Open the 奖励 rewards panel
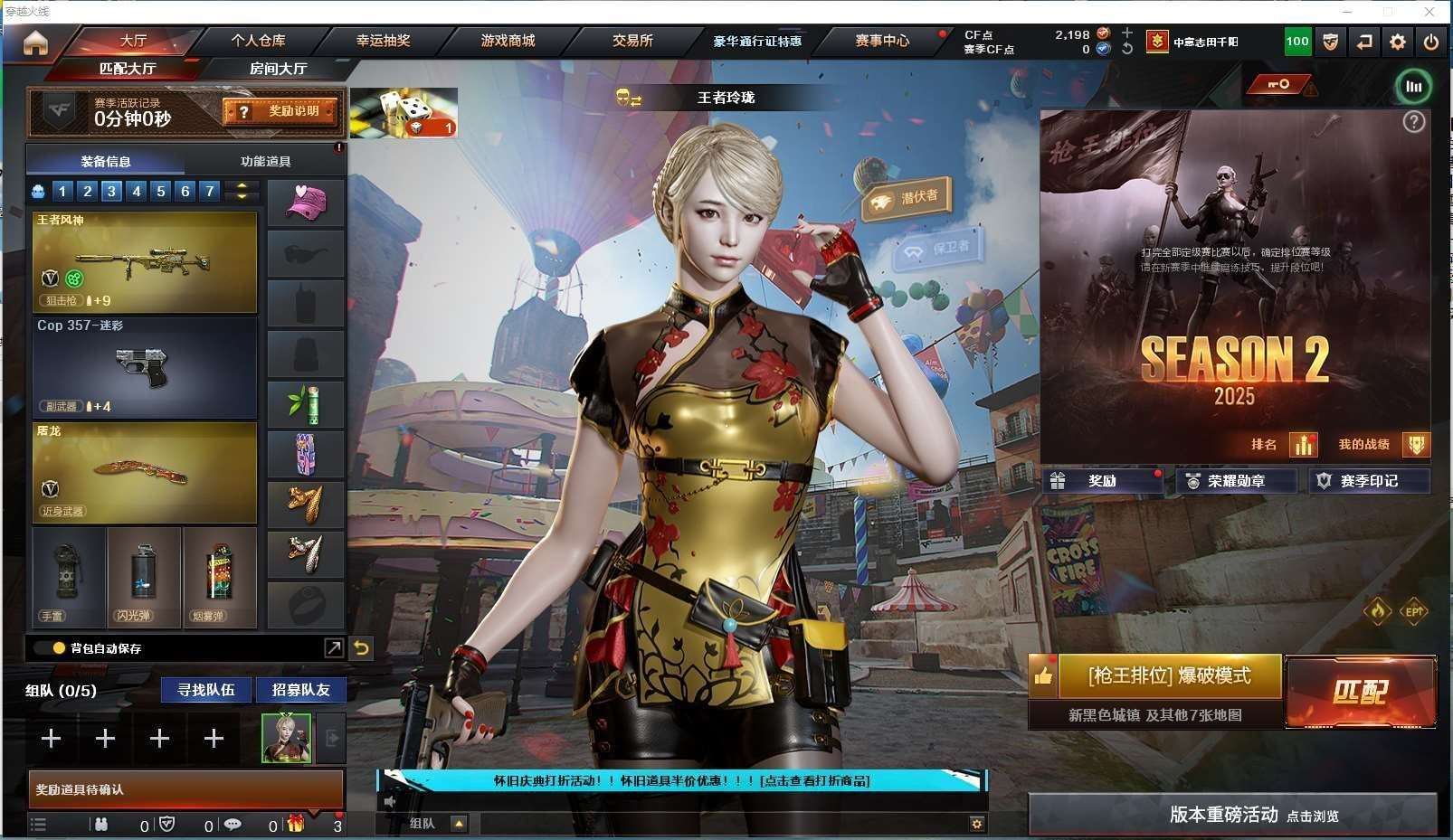This screenshot has width=1453, height=840. point(1102,481)
